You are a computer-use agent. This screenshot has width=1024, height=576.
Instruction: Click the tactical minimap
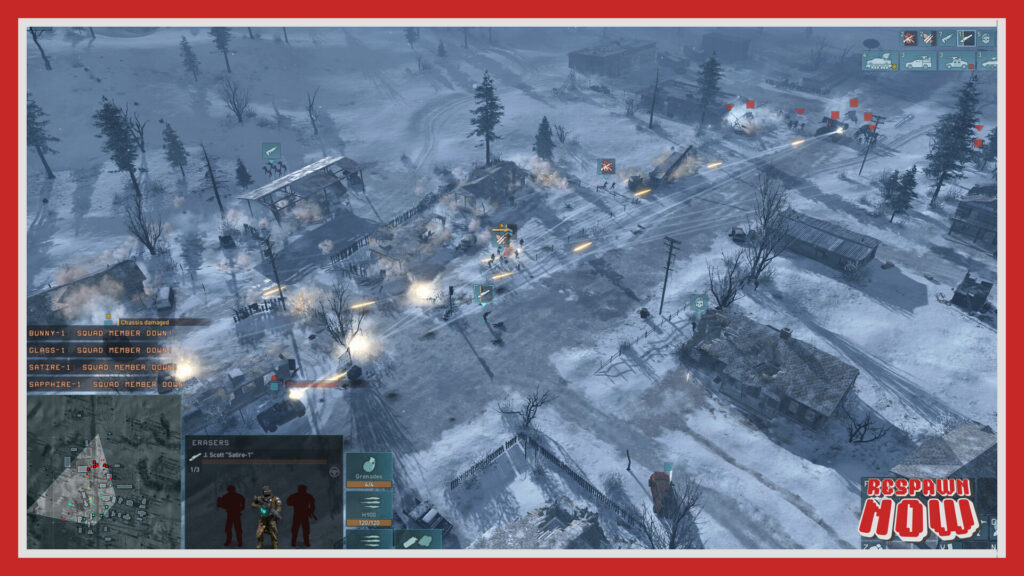click(x=104, y=470)
